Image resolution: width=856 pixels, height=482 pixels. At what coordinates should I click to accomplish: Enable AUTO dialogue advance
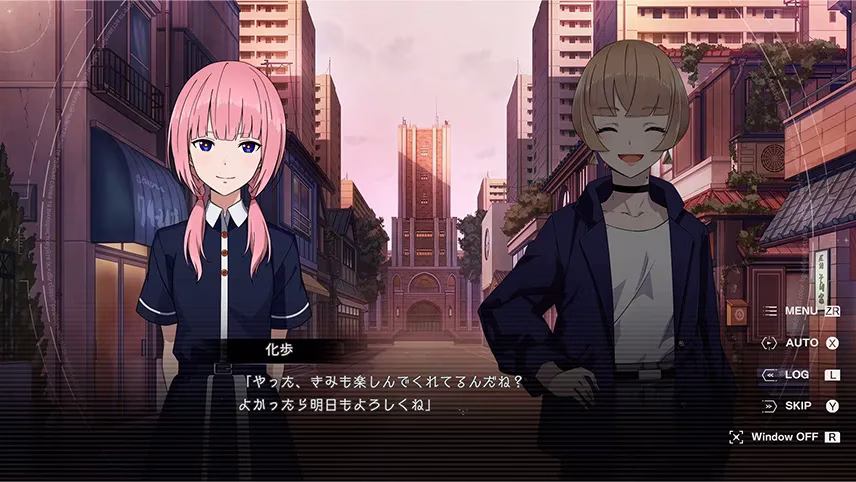click(802, 342)
